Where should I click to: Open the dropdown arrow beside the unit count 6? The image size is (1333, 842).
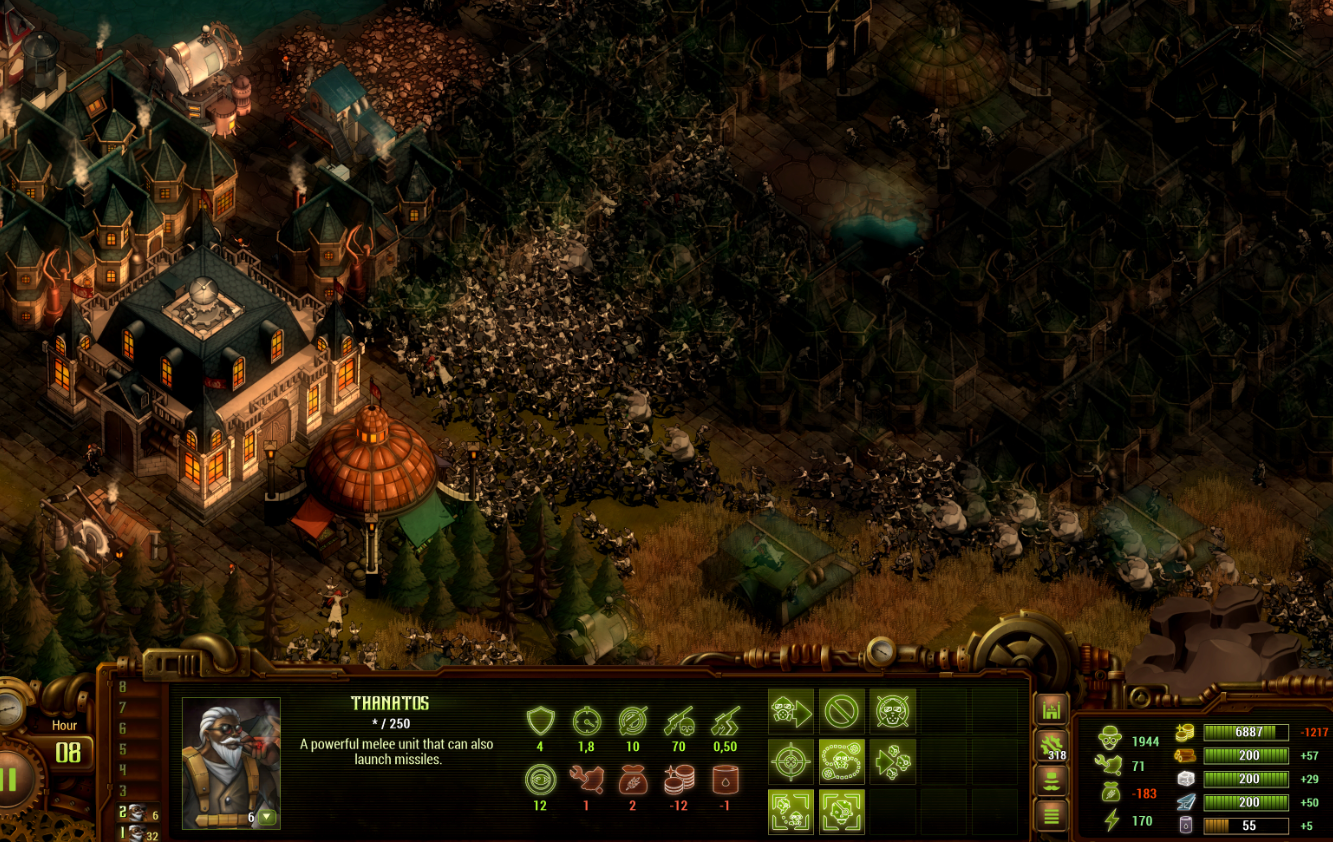pyautogui.click(x=267, y=816)
